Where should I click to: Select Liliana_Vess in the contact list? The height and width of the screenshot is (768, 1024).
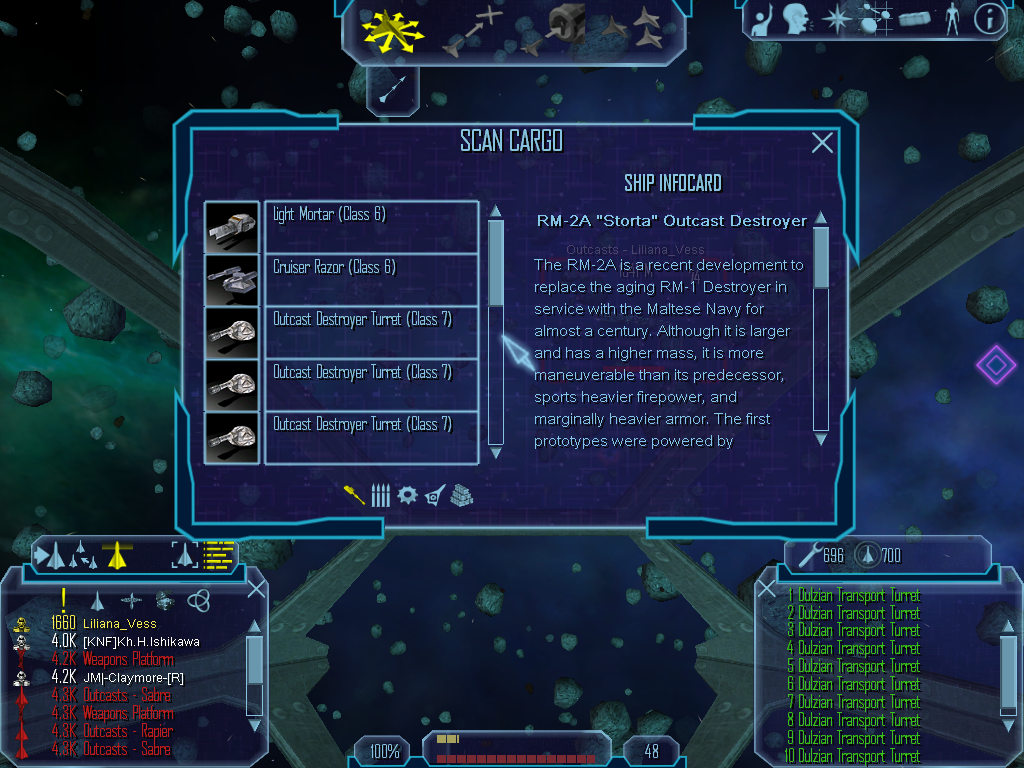(119, 624)
